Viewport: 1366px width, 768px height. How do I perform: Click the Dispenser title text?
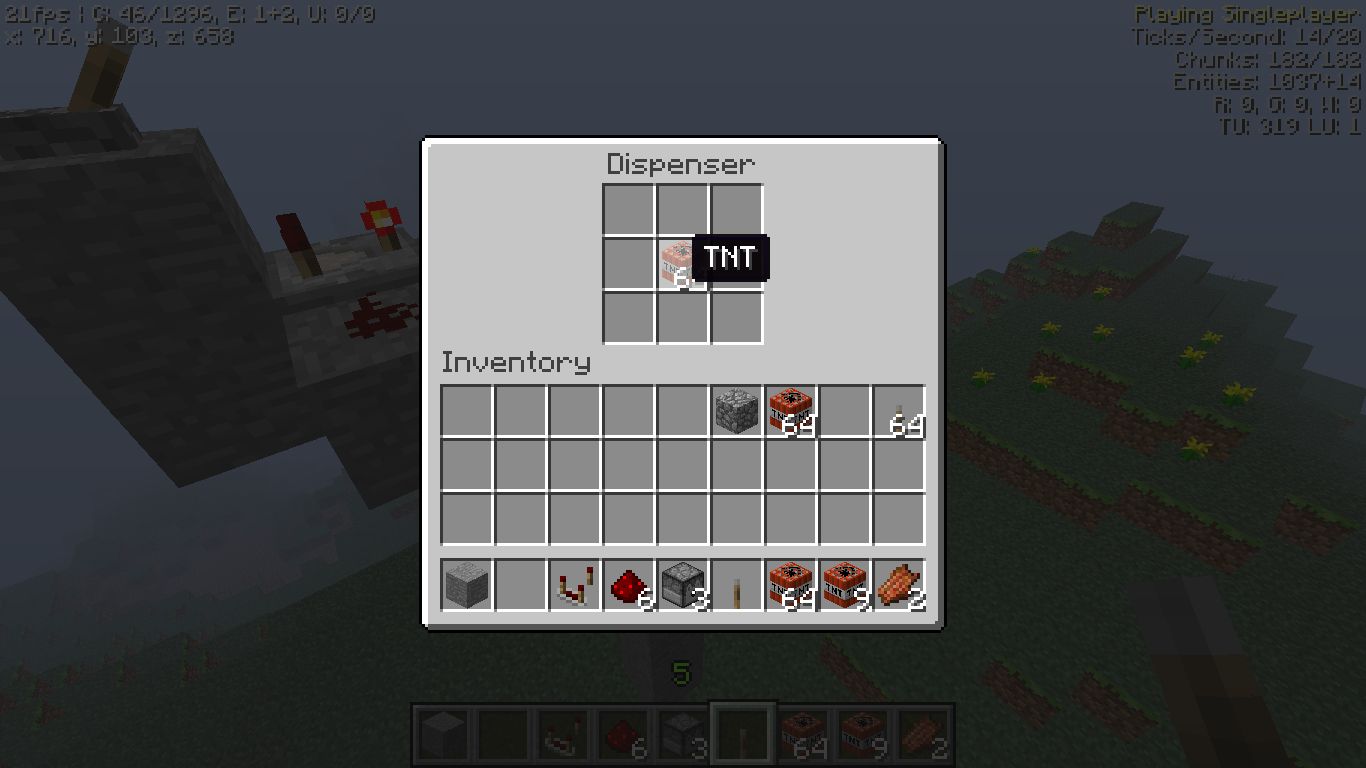(683, 163)
